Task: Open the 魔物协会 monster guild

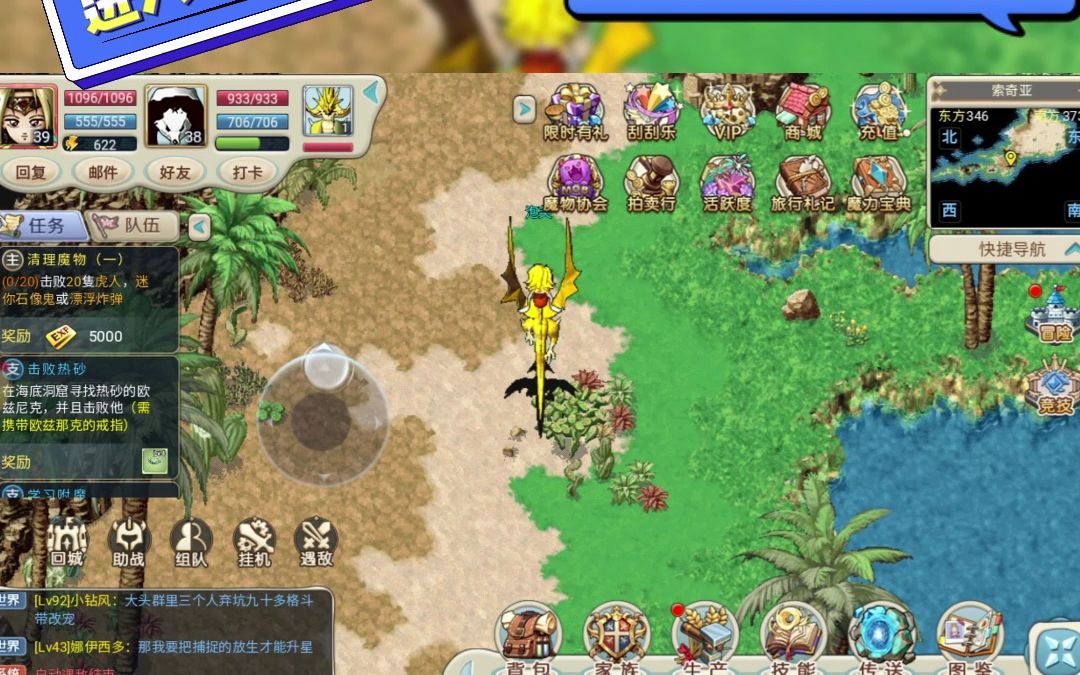Action: click(575, 184)
